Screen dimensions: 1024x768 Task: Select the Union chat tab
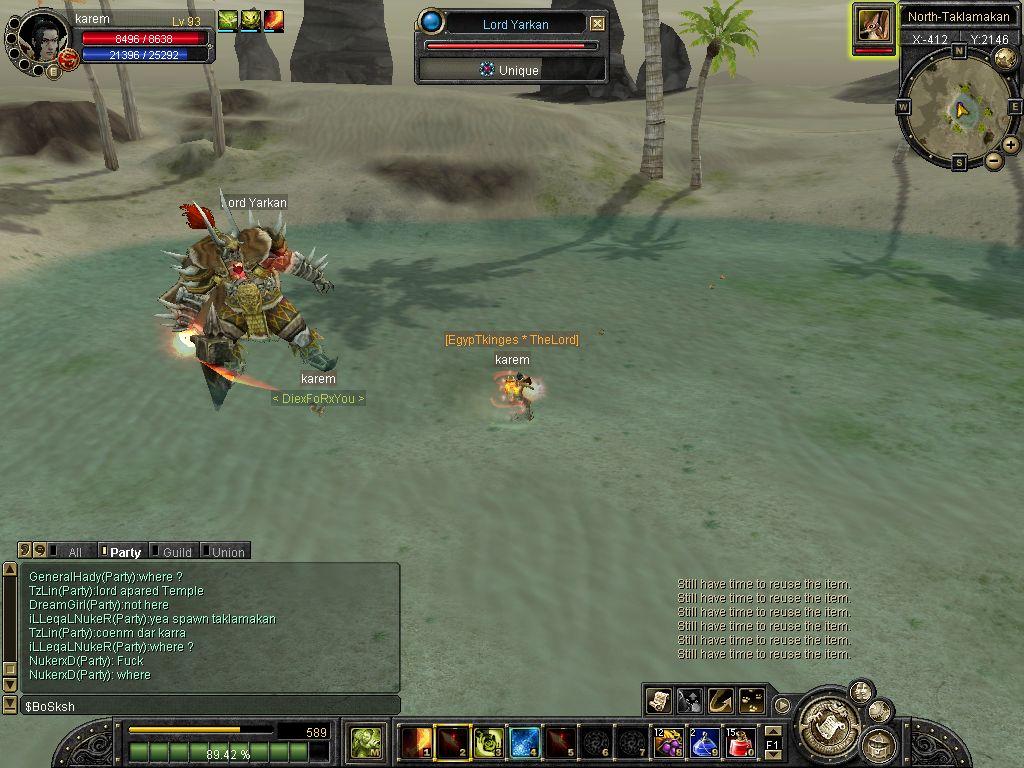(227, 552)
